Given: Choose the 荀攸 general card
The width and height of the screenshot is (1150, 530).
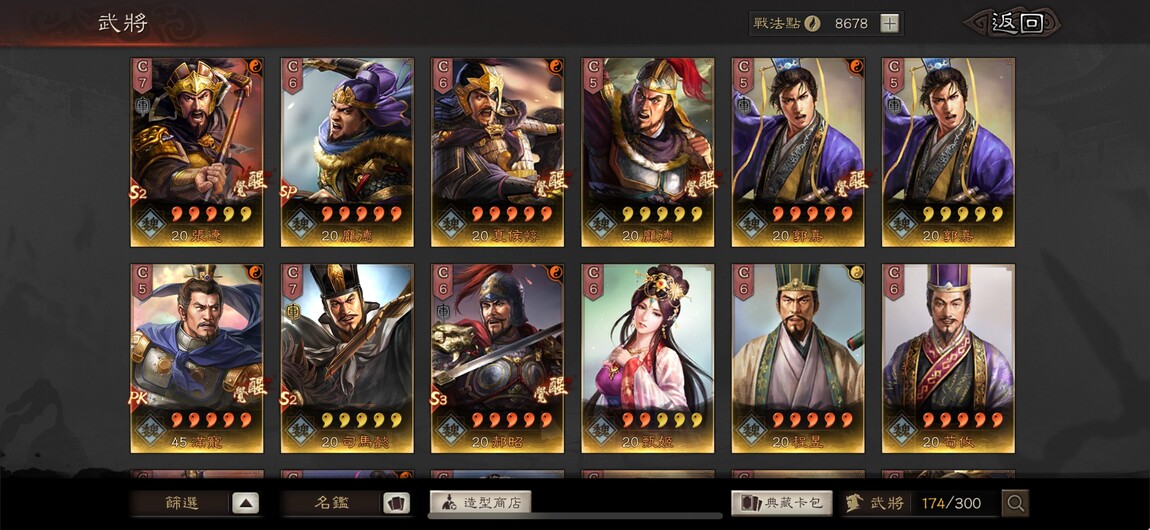Looking at the screenshot, I should [948, 358].
